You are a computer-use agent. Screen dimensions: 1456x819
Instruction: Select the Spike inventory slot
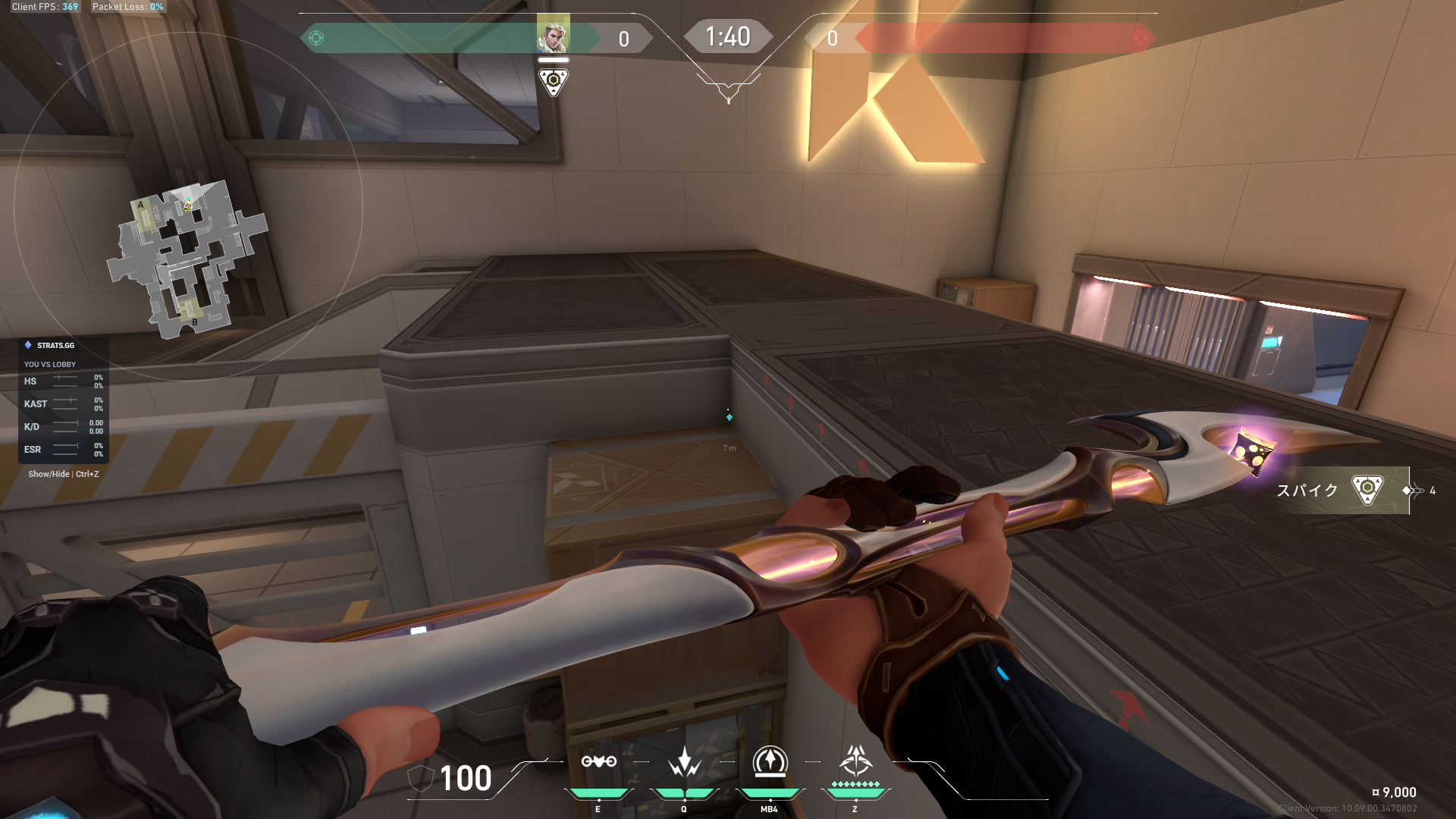[1341, 491]
